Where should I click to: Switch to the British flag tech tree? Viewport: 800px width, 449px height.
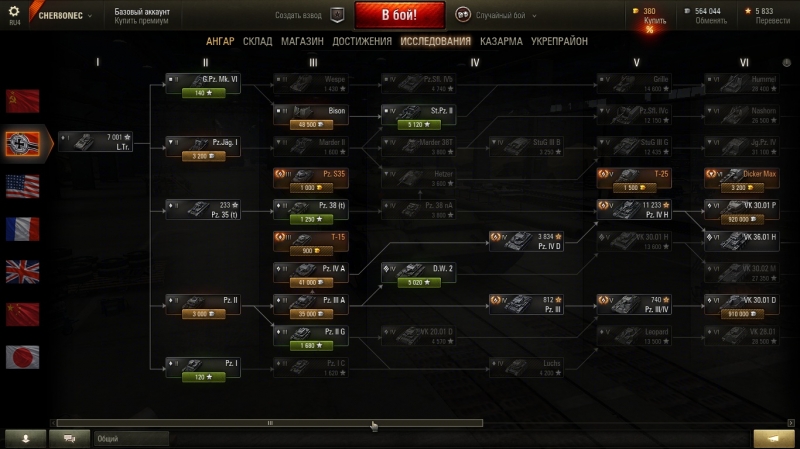(22, 272)
